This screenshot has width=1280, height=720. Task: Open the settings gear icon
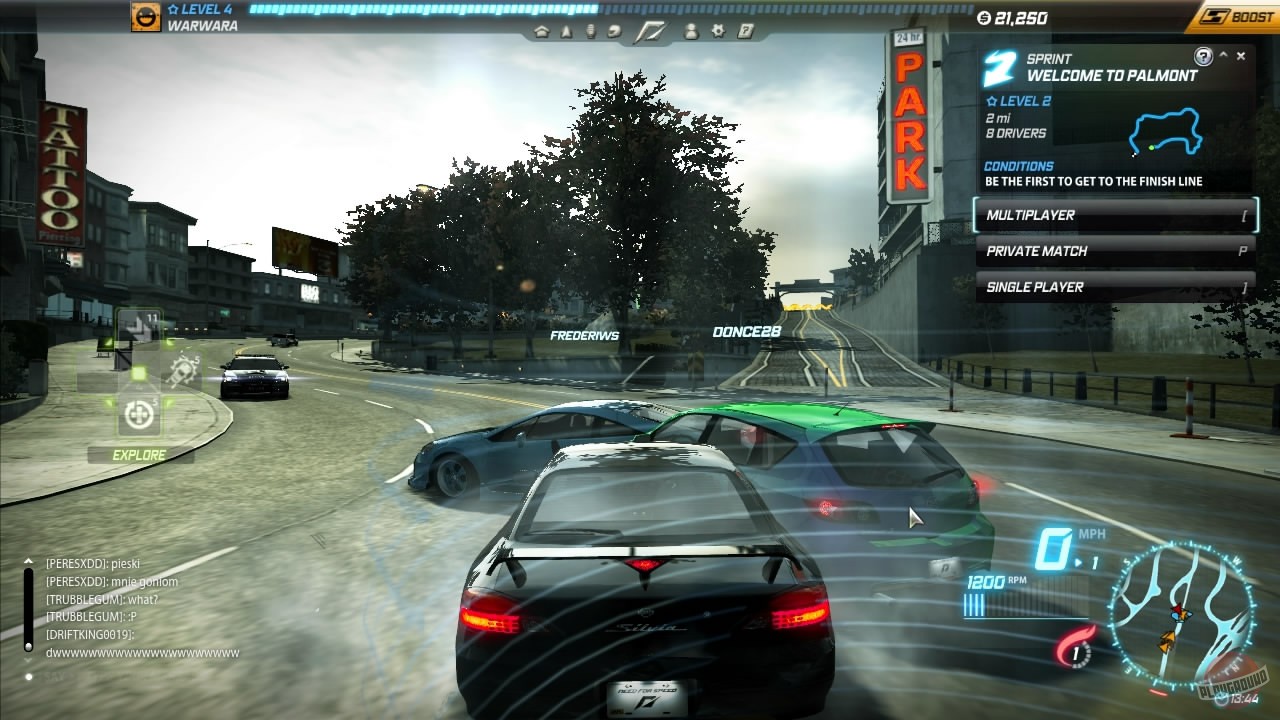click(719, 31)
